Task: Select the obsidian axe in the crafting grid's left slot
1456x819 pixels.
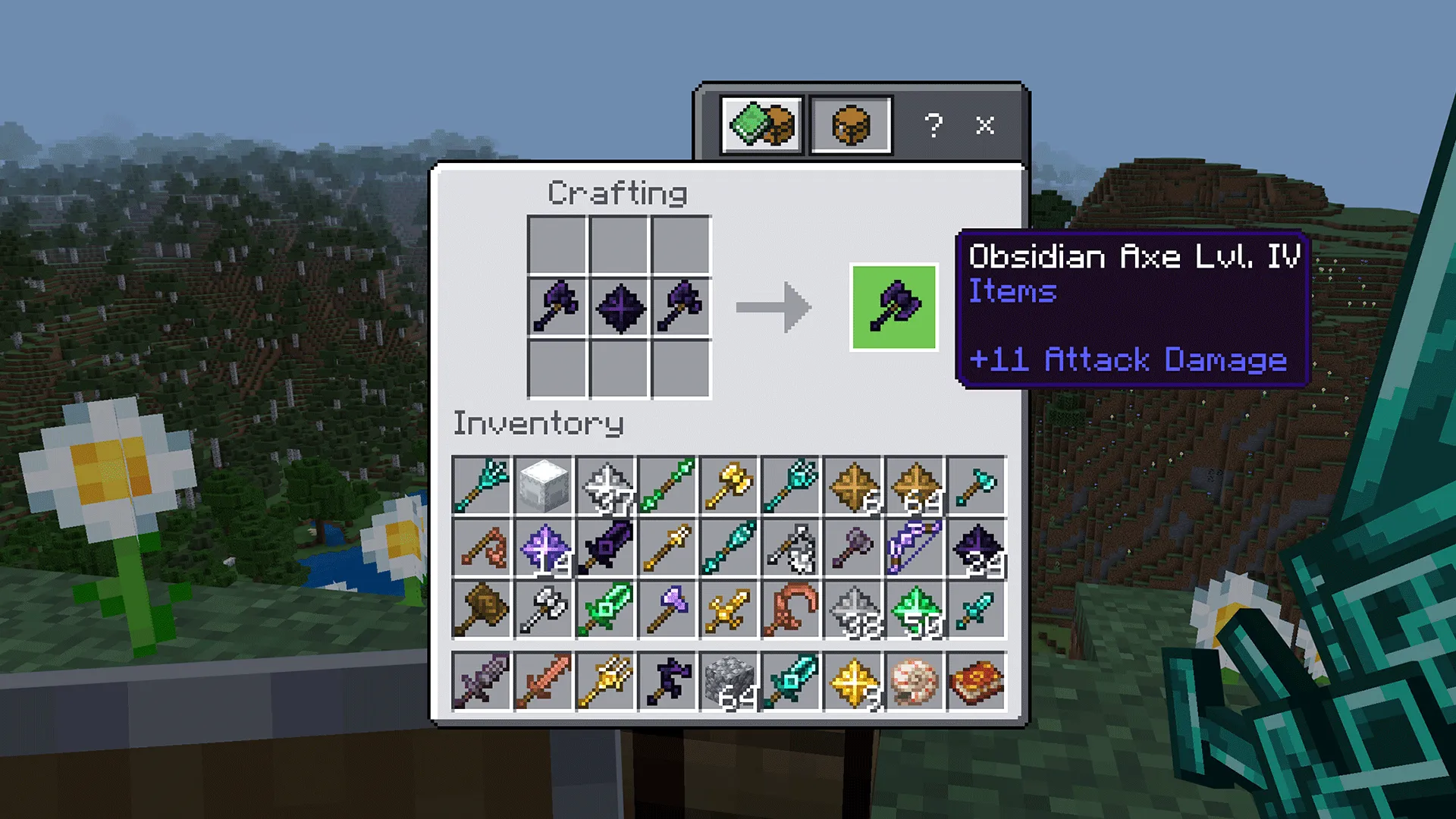Action: click(559, 306)
